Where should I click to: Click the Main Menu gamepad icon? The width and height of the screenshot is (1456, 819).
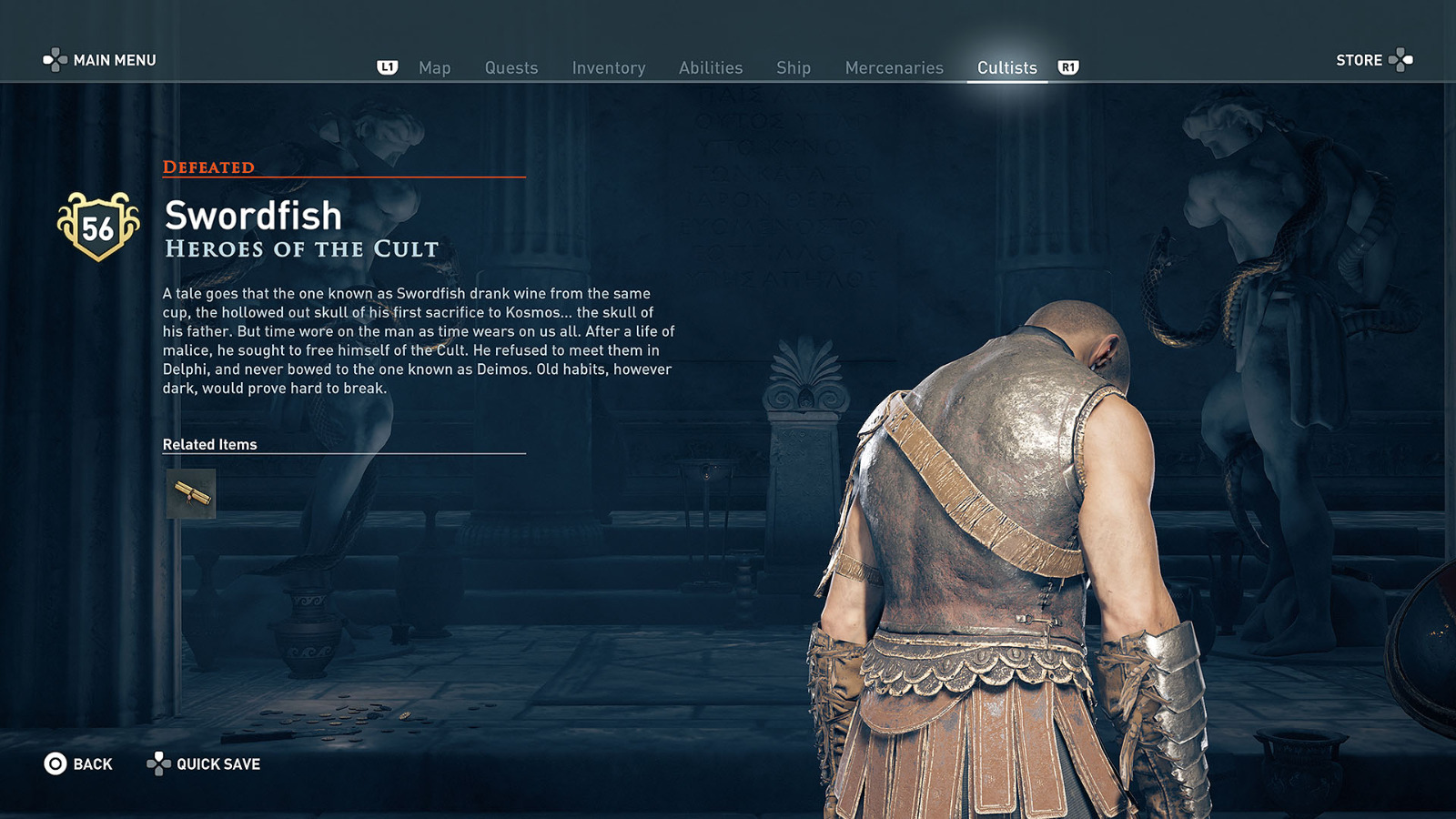57,60
